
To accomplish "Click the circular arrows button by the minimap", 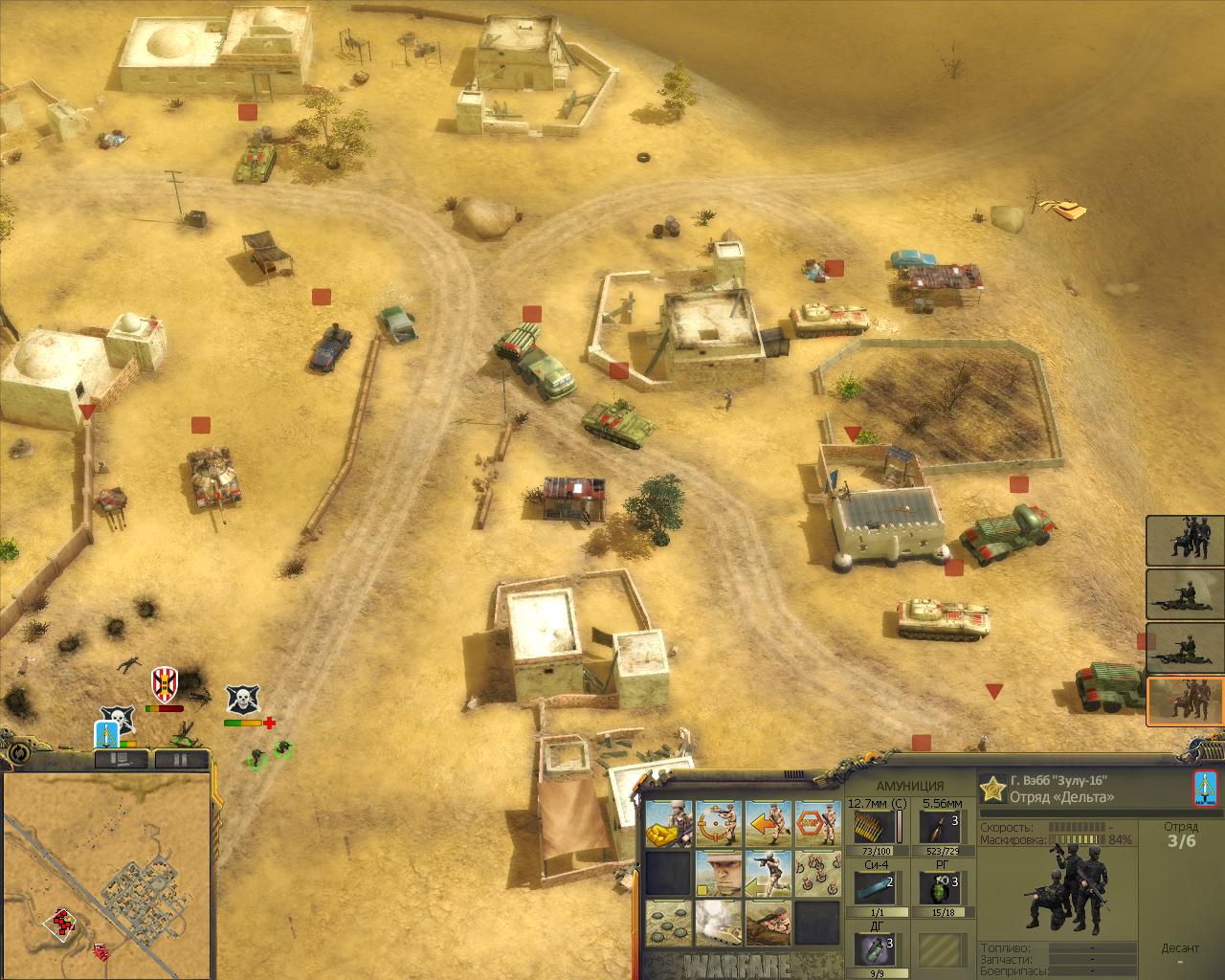I will click(x=17, y=753).
